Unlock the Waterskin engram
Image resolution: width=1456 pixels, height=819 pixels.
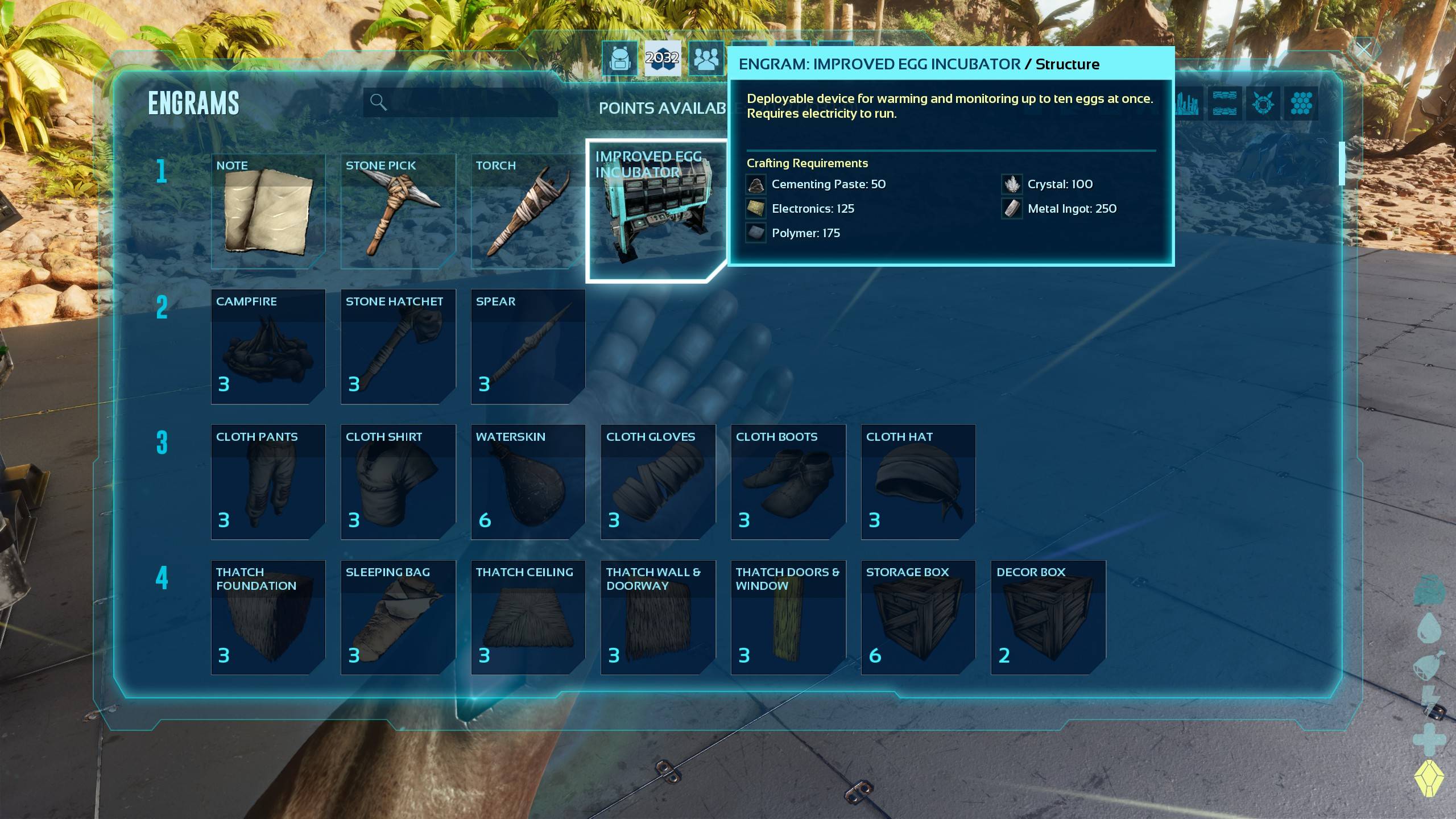[528, 482]
